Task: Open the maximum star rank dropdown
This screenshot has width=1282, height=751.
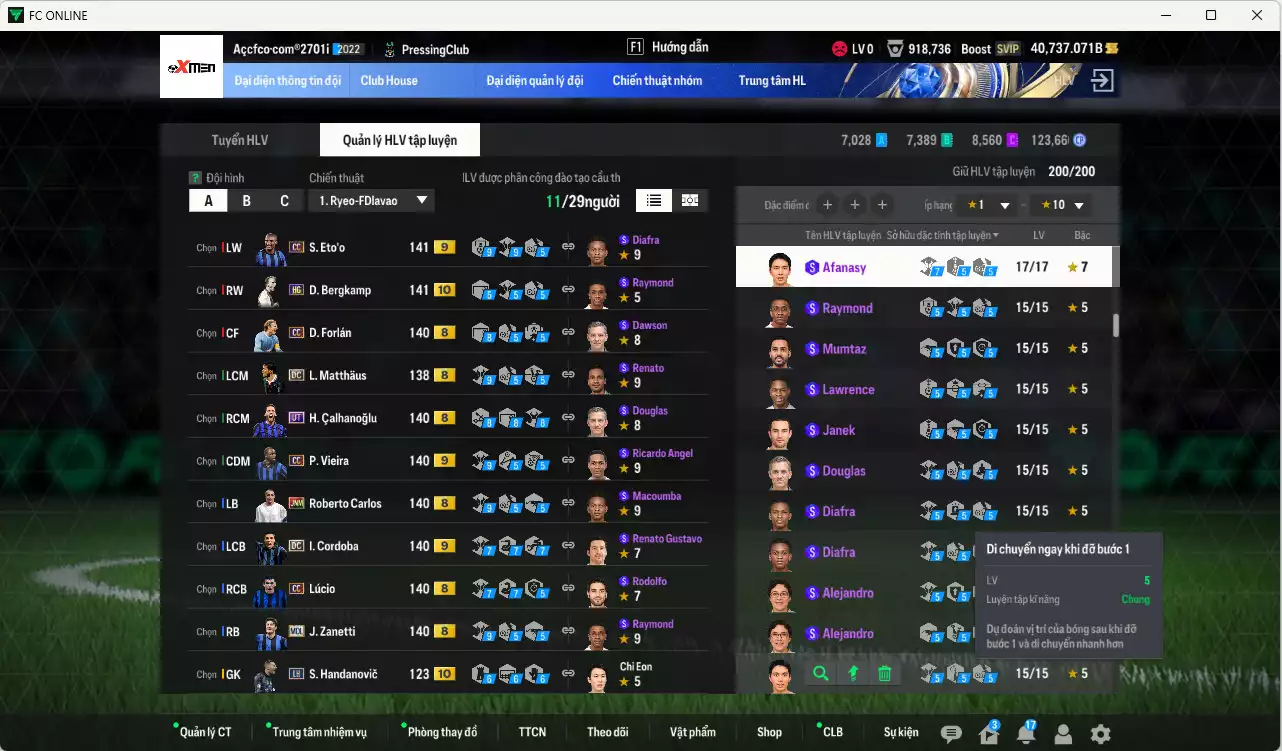Action: (1060, 206)
